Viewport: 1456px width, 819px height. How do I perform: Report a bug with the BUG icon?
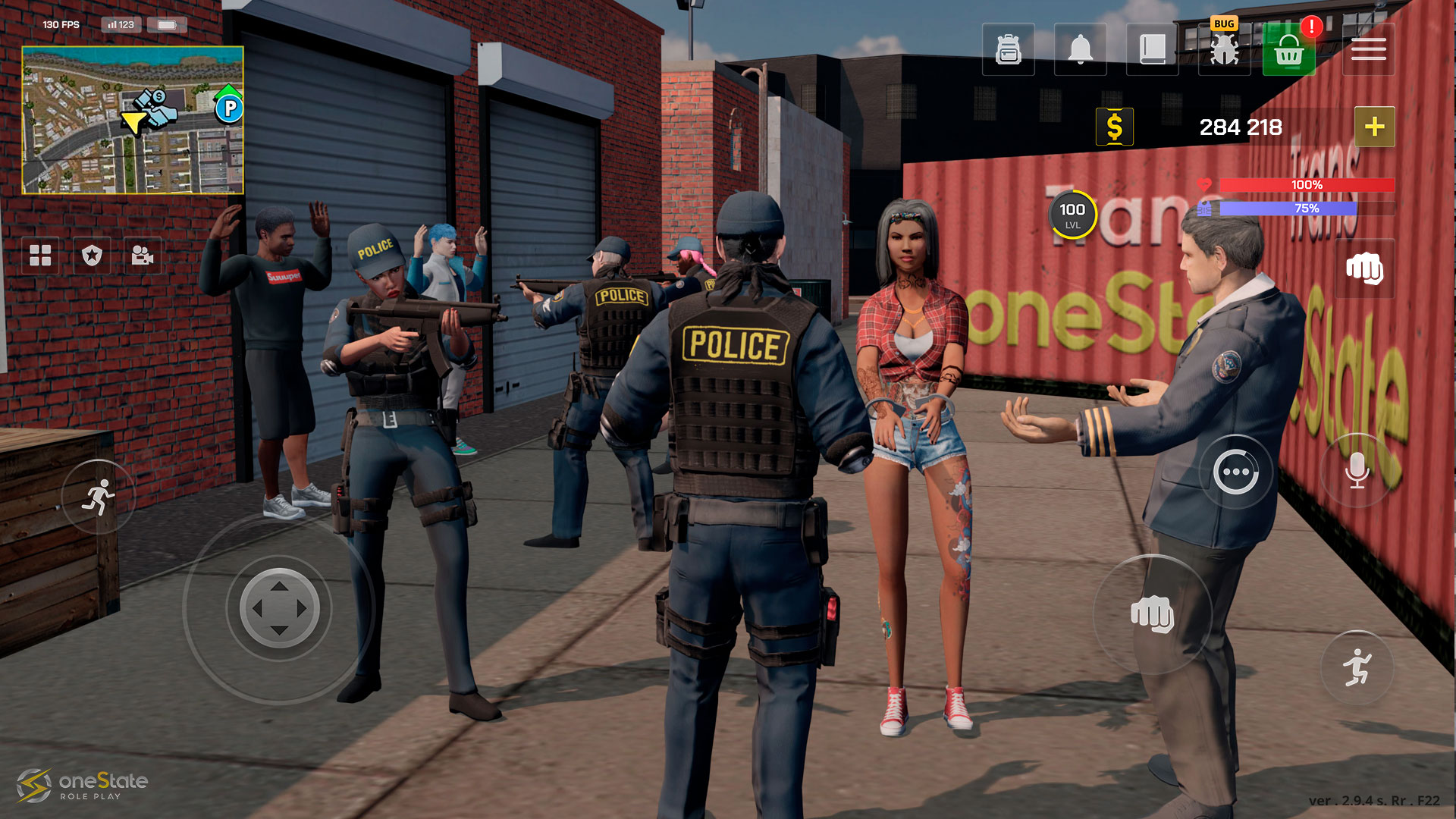point(1224,49)
